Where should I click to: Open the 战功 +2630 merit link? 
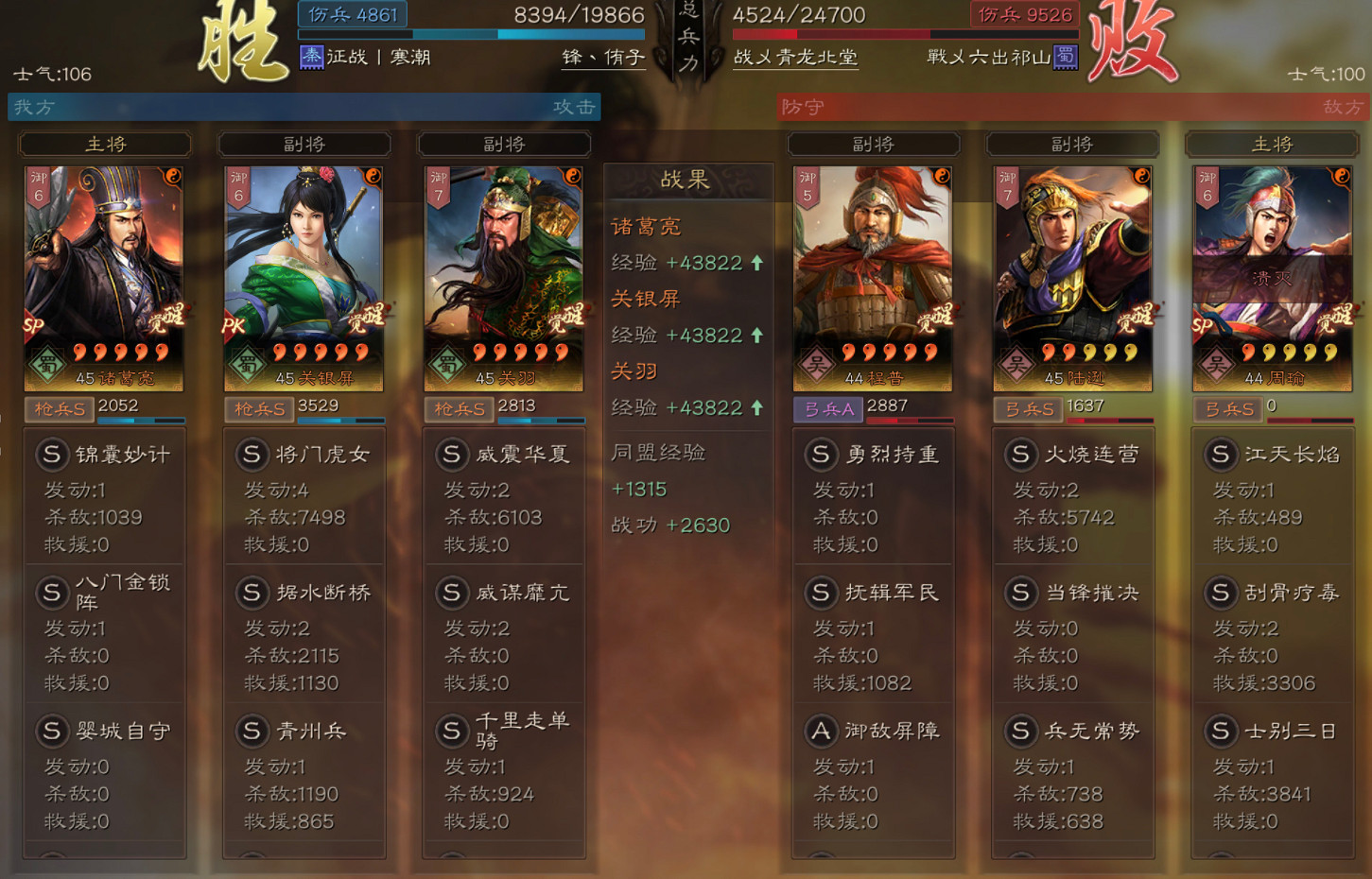670,525
